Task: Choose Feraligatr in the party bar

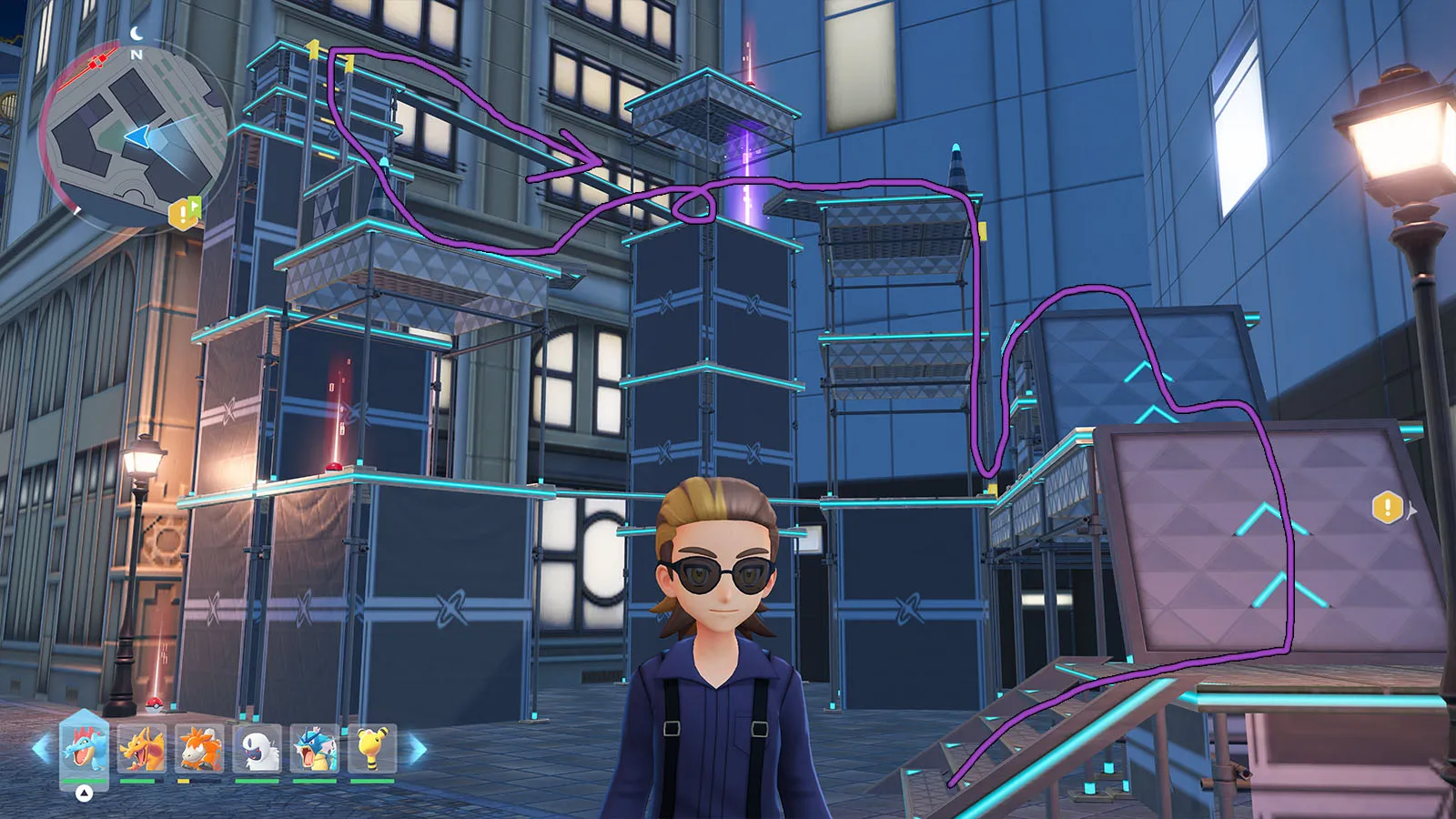Action: coord(84,748)
